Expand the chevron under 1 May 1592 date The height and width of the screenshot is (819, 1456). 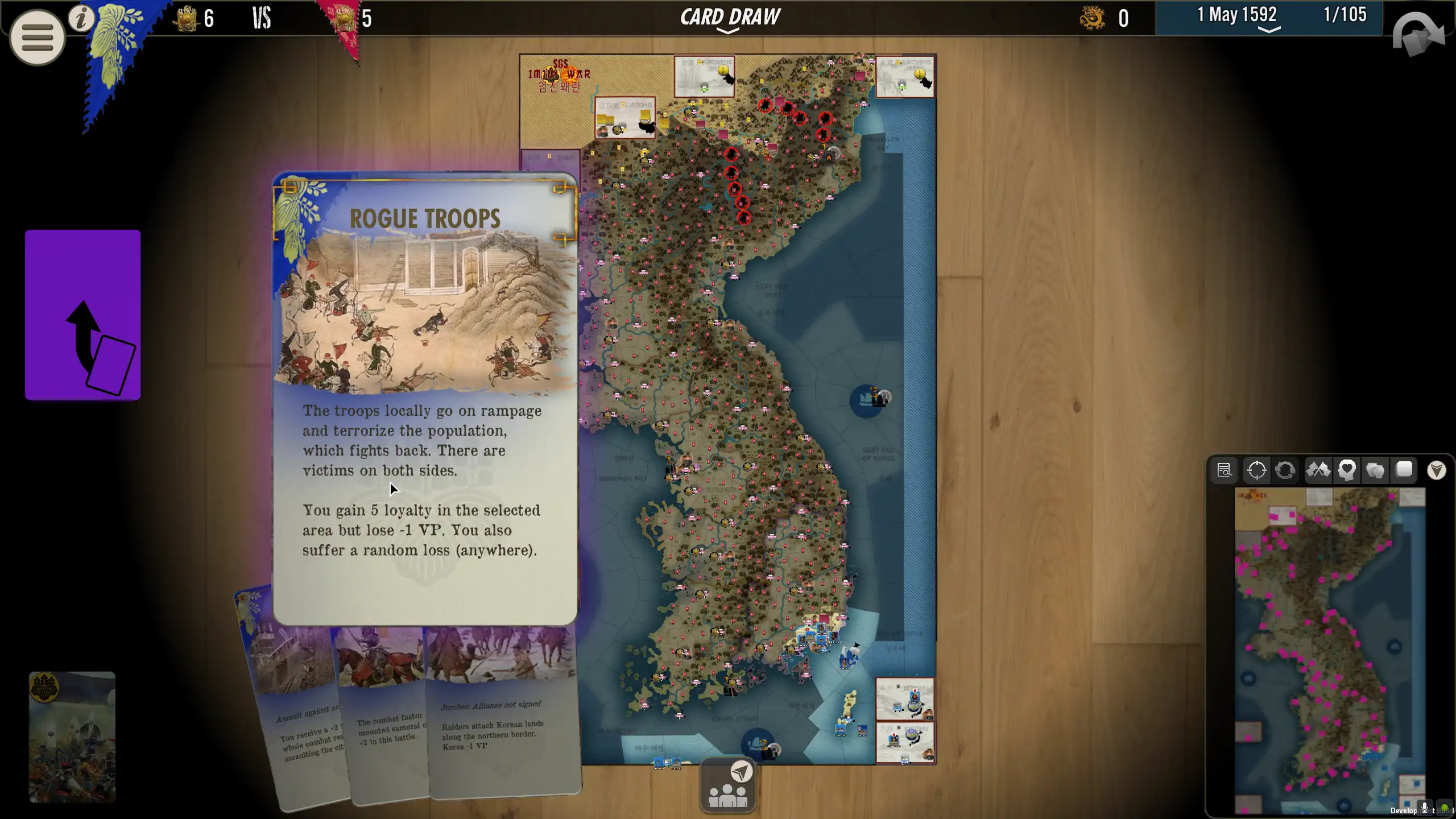point(1268,28)
